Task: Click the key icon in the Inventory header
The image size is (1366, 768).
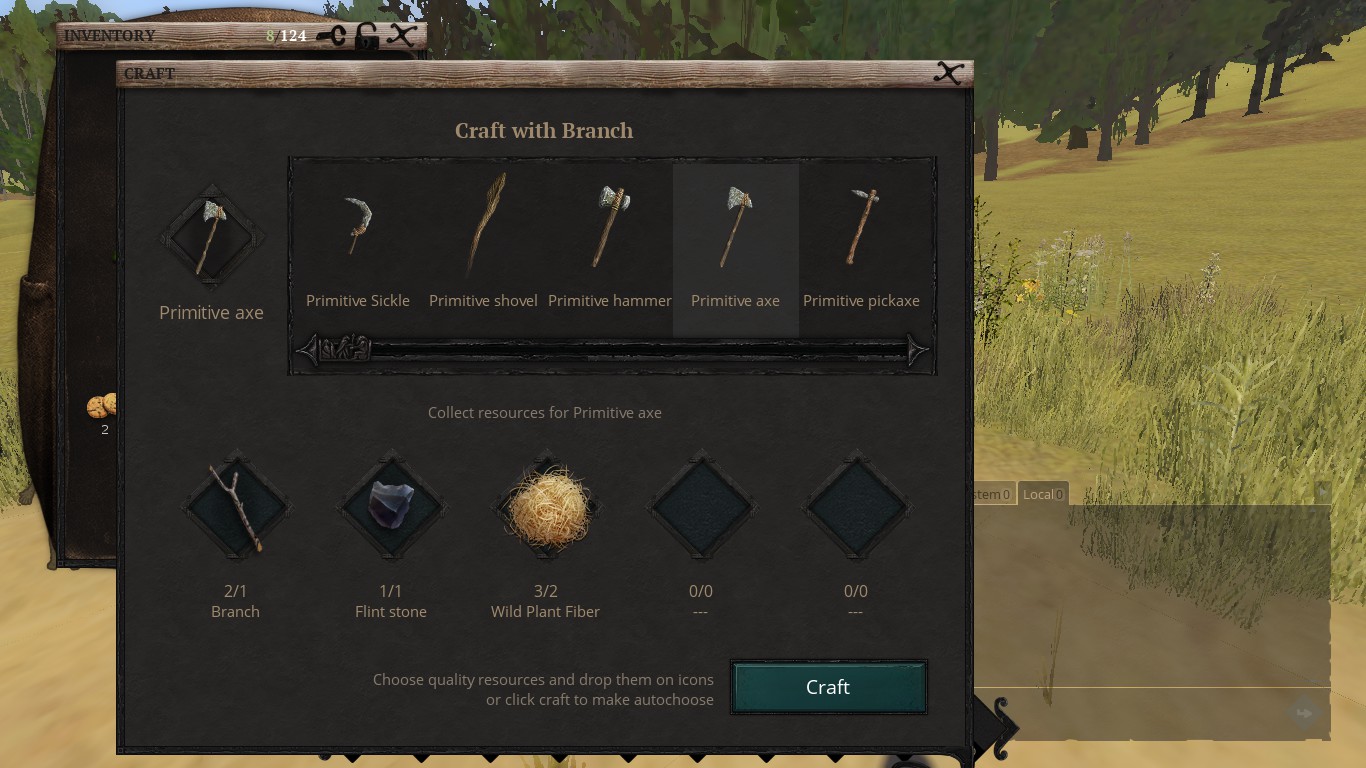Action: pos(332,36)
